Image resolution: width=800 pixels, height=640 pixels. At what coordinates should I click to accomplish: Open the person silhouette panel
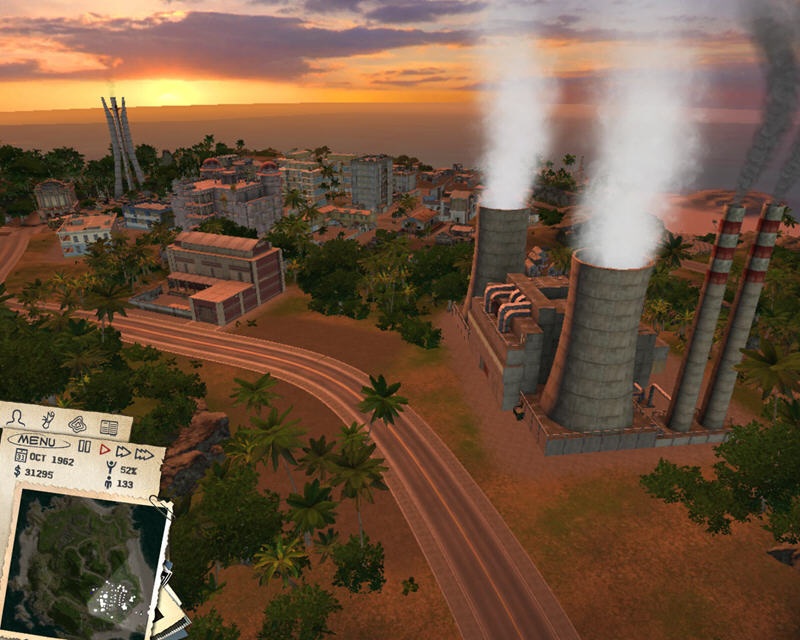(17, 420)
